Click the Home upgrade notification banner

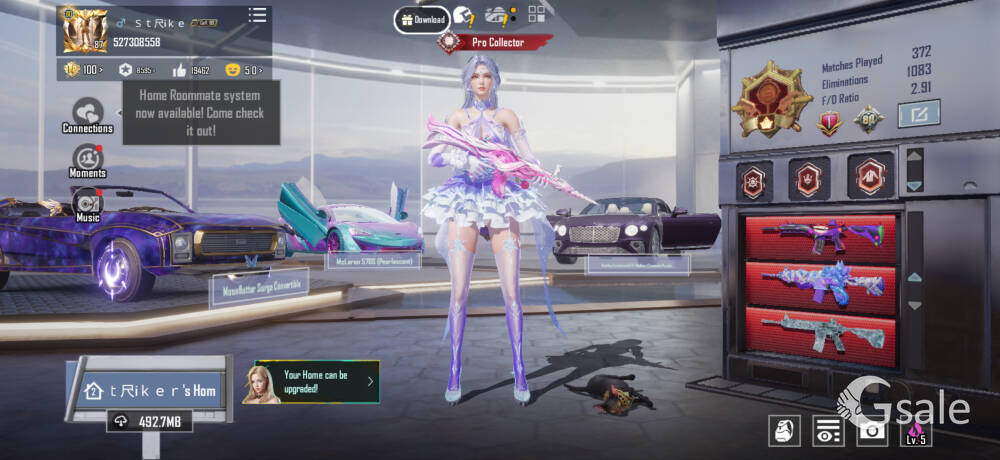[x=317, y=381]
